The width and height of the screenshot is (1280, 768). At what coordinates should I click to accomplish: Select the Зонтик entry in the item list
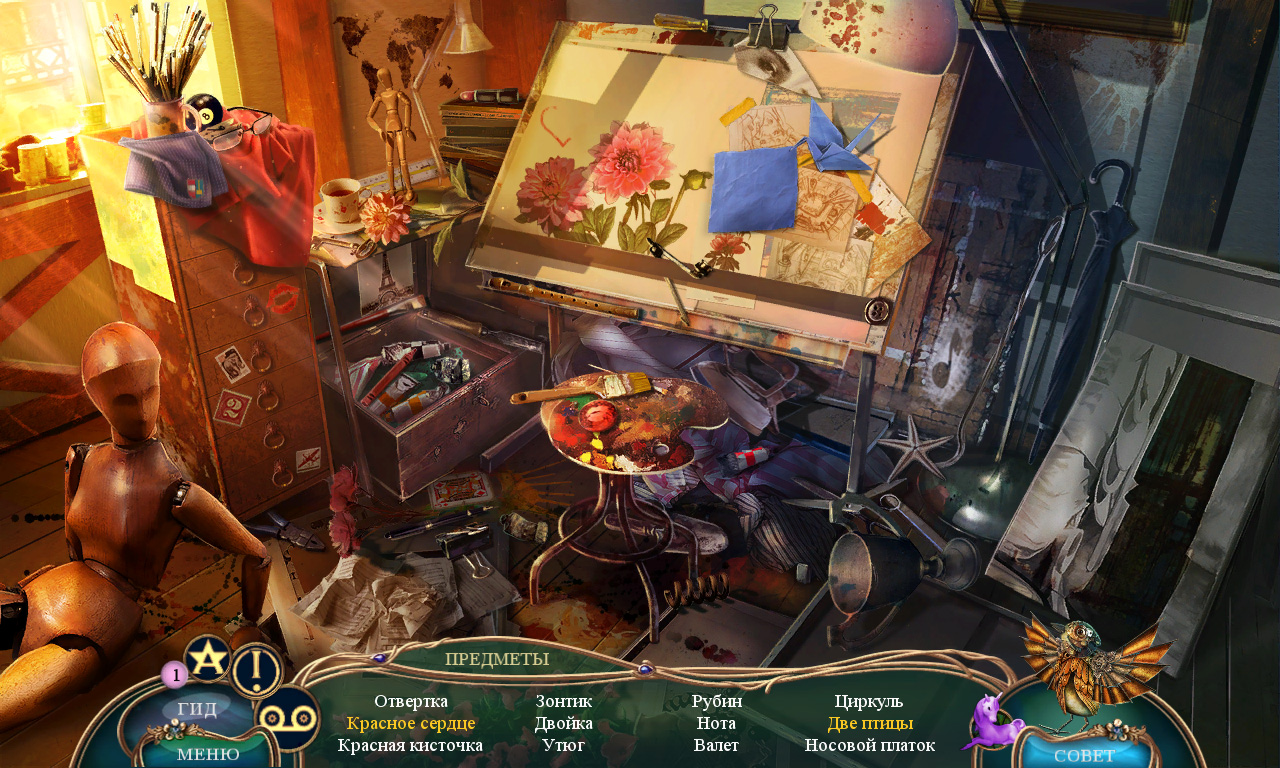564,701
